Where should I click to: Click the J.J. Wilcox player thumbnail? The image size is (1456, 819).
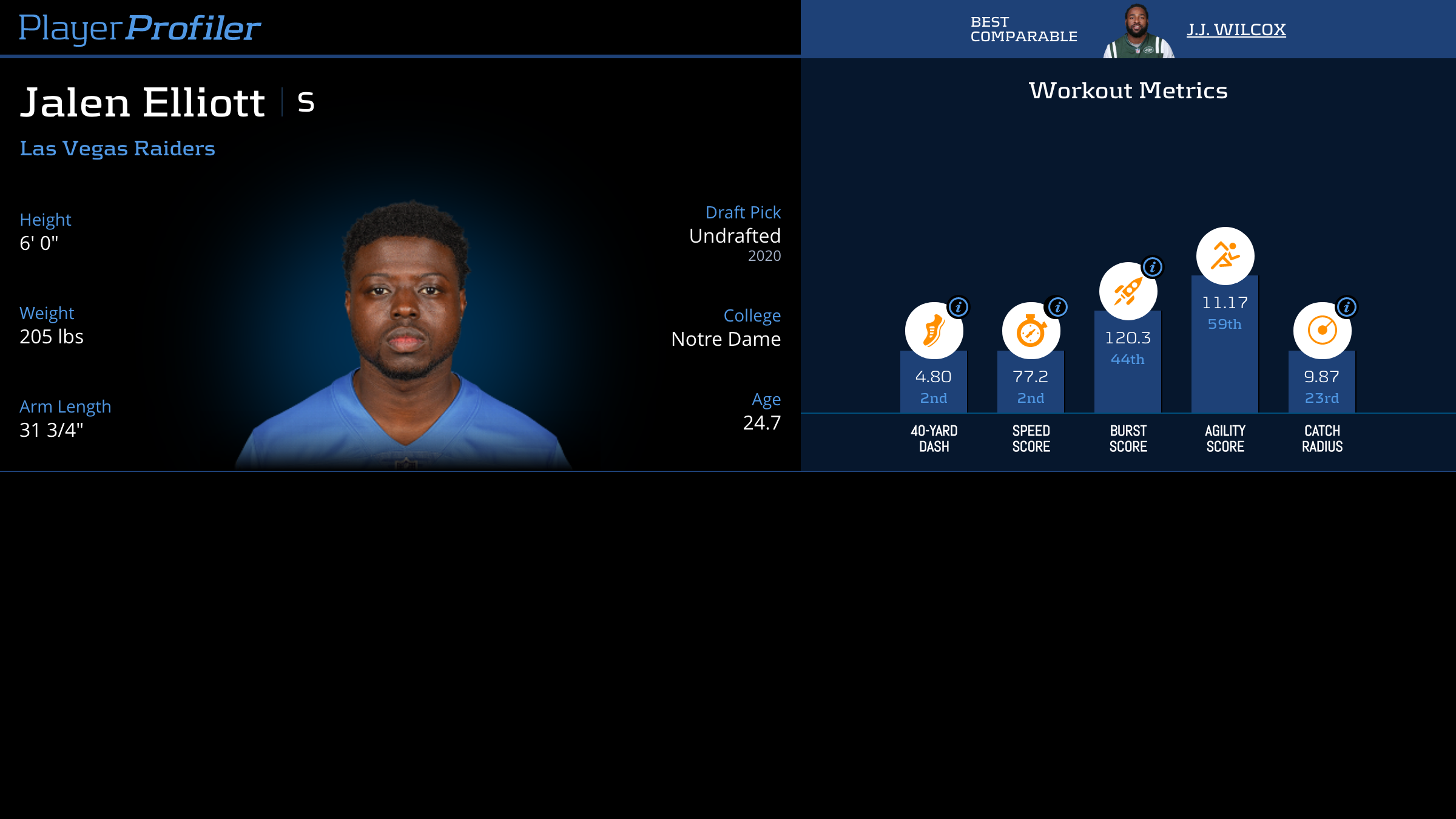1138,32
